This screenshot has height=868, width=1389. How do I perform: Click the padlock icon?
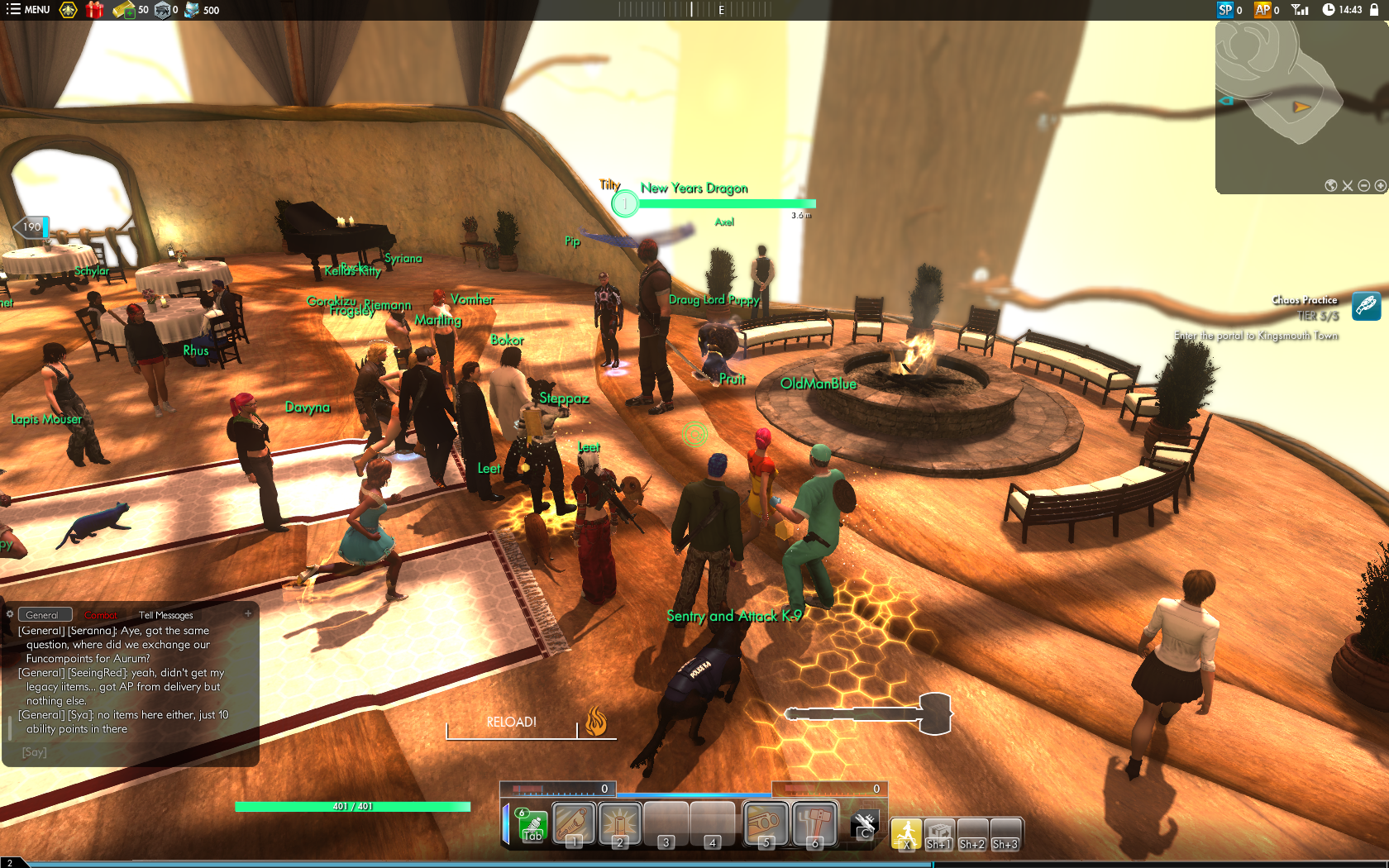1373,10
